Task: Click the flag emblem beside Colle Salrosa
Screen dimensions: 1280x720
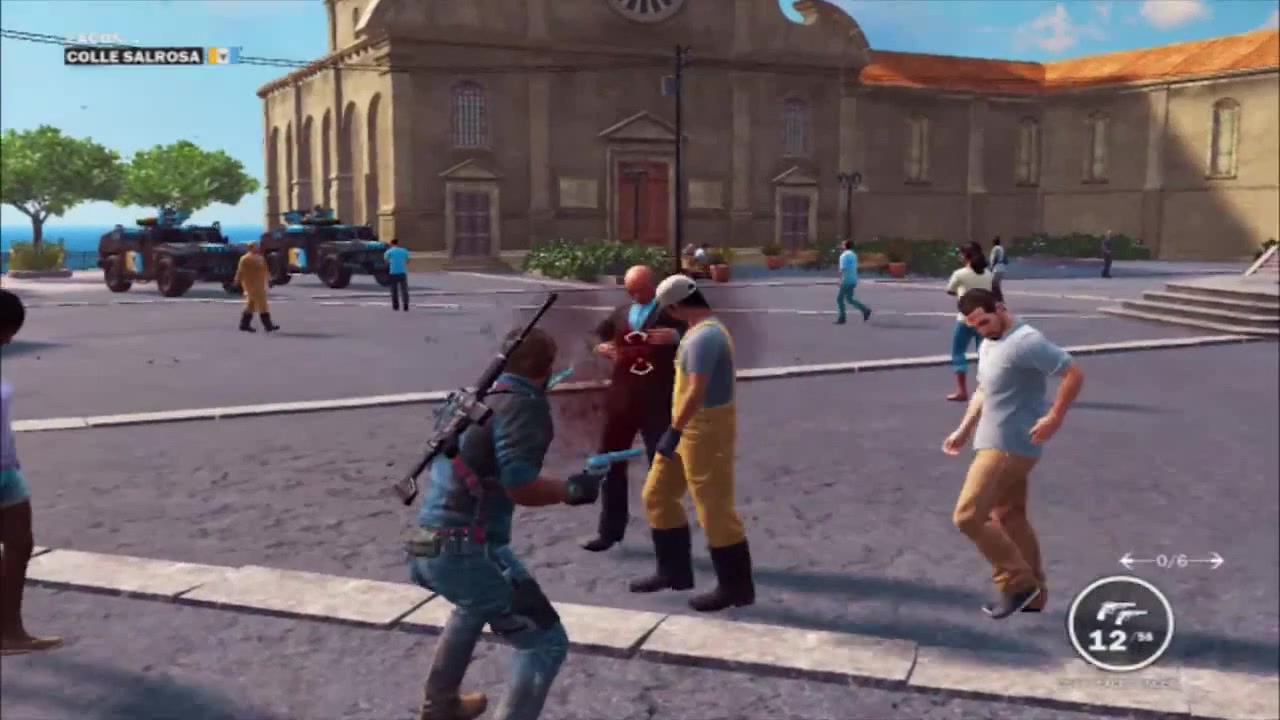Action: point(224,56)
